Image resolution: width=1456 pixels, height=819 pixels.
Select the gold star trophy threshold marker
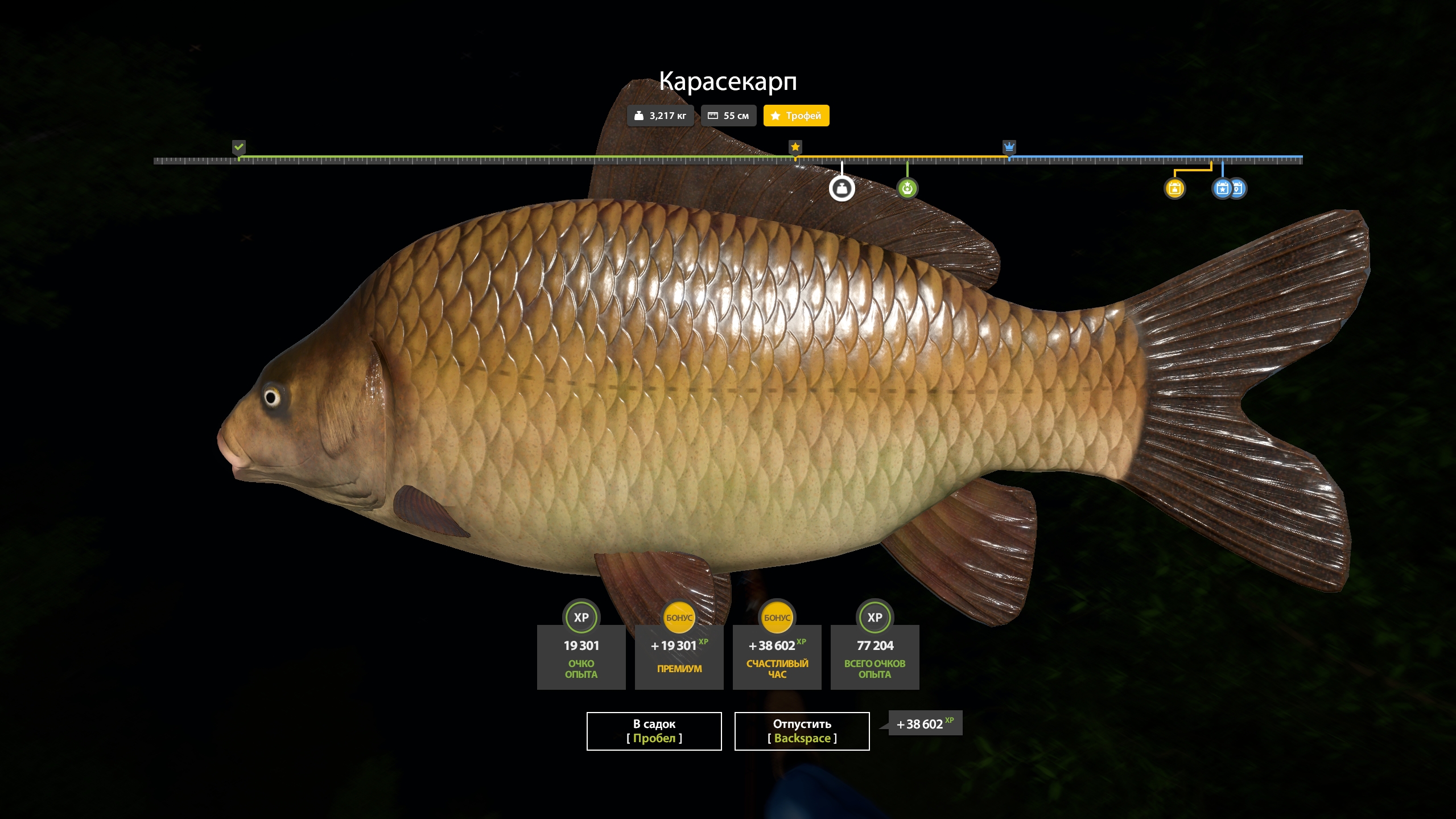click(x=795, y=147)
